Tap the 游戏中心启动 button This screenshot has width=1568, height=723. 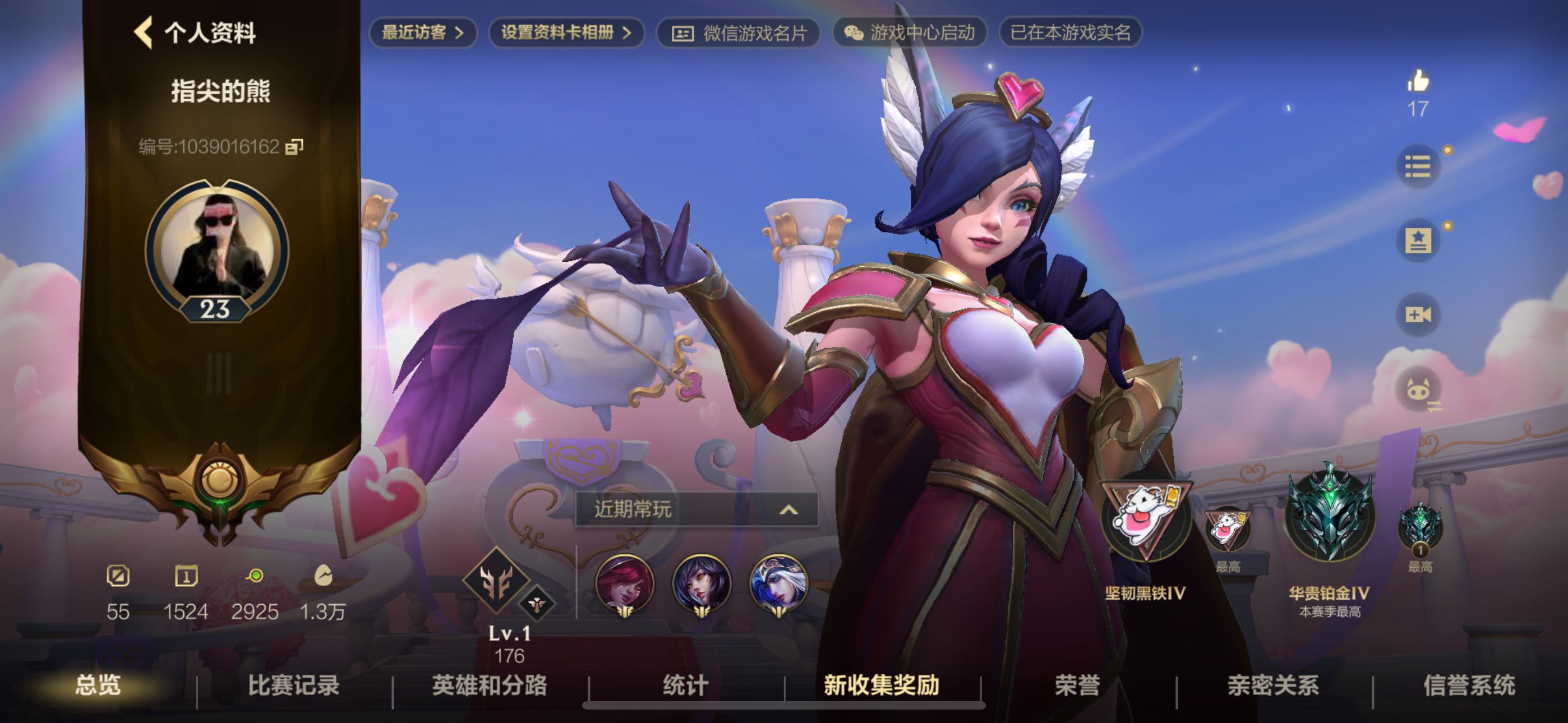(x=910, y=33)
